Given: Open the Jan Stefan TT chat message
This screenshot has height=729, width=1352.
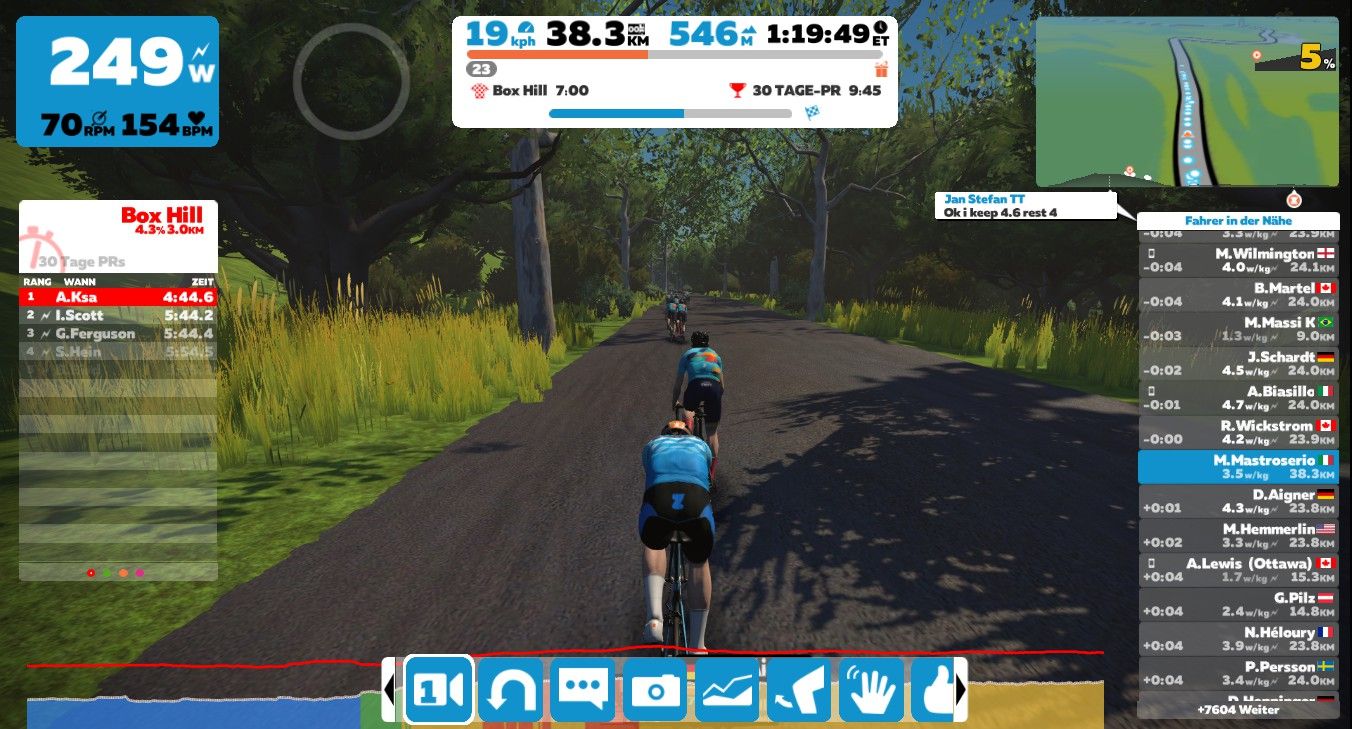Looking at the screenshot, I should pyautogui.click(x=1027, y=206).
